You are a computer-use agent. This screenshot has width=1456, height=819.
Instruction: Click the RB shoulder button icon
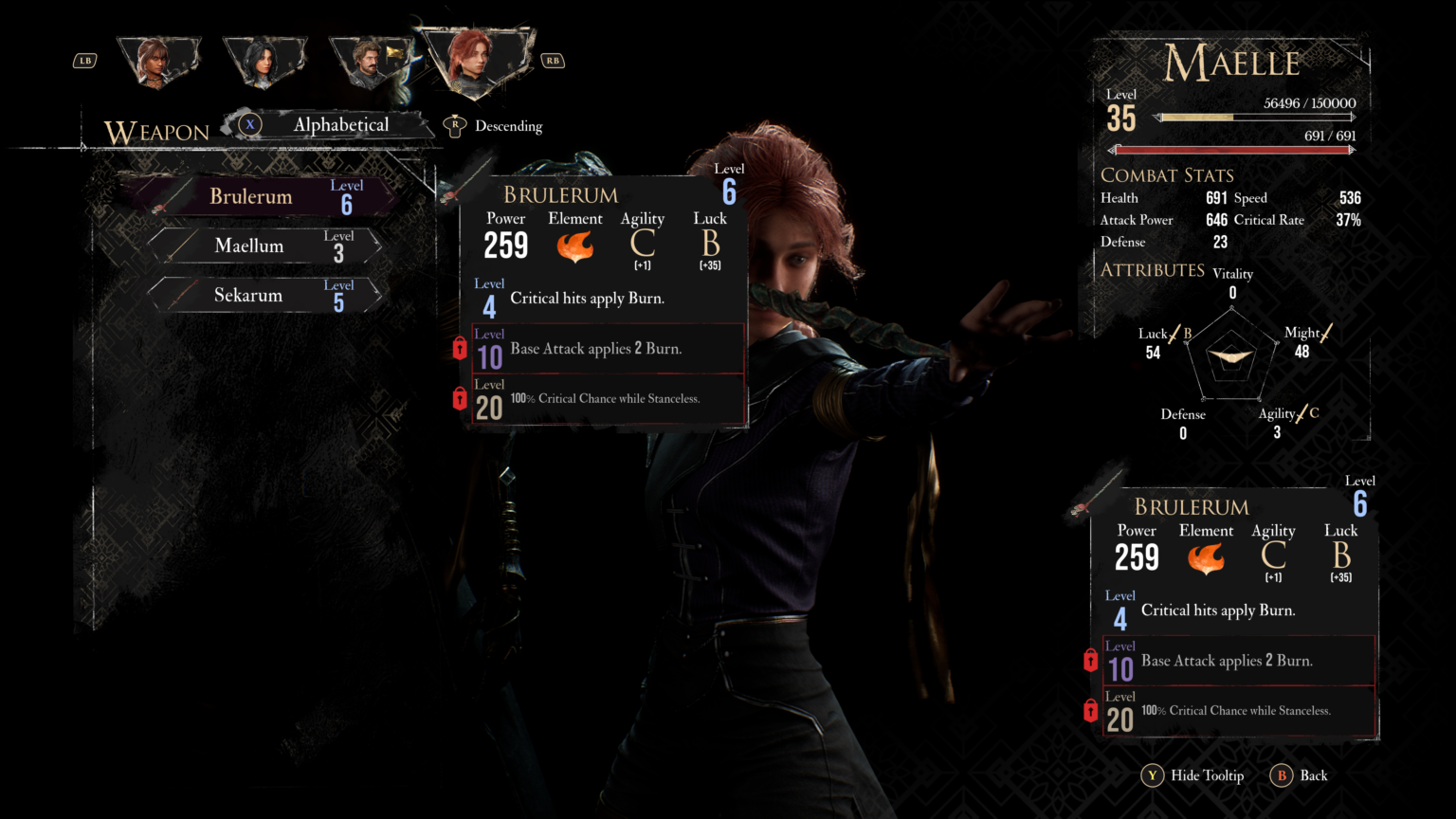click(553, 59)
